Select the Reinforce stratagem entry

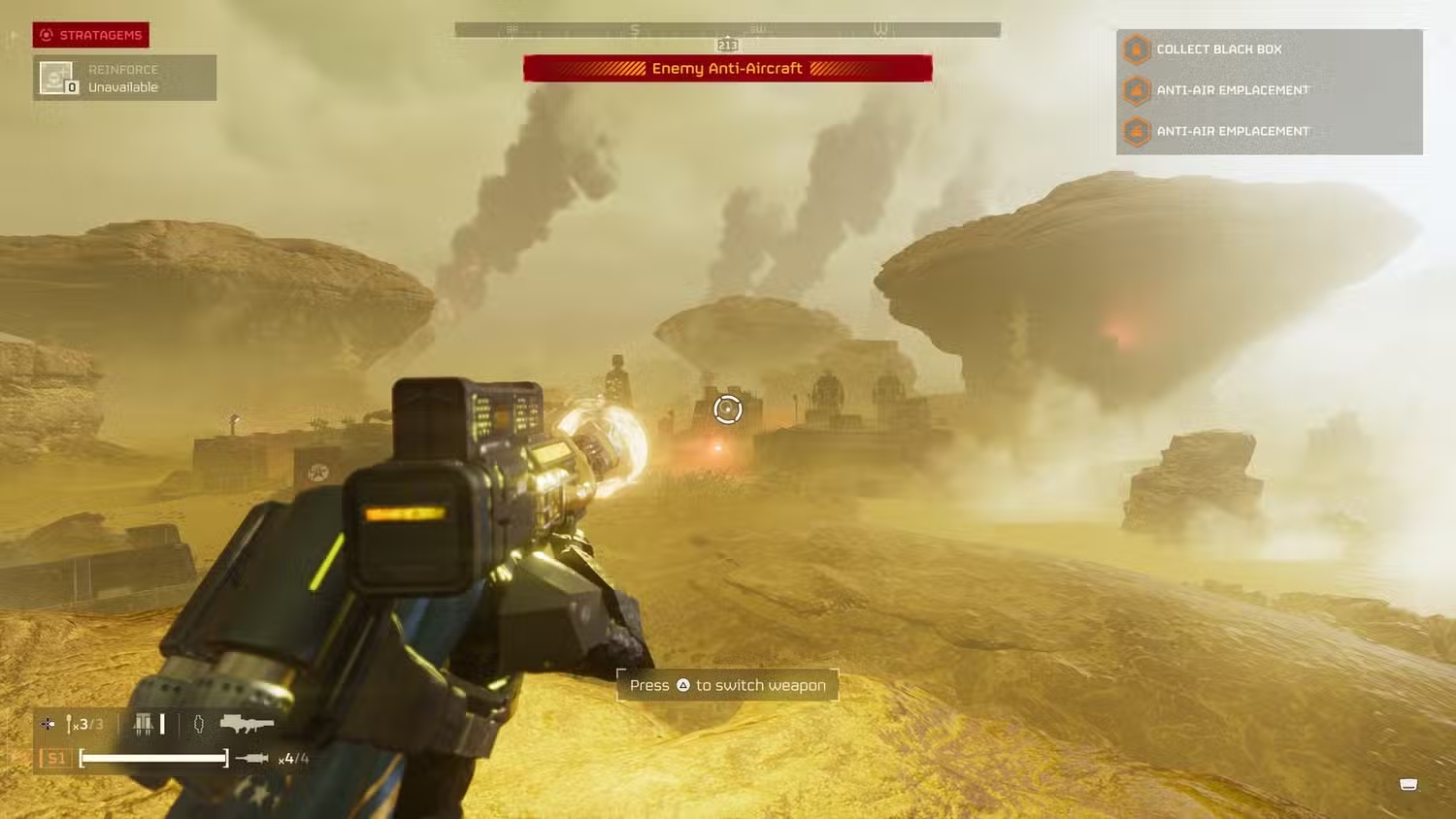pos(124,78)
